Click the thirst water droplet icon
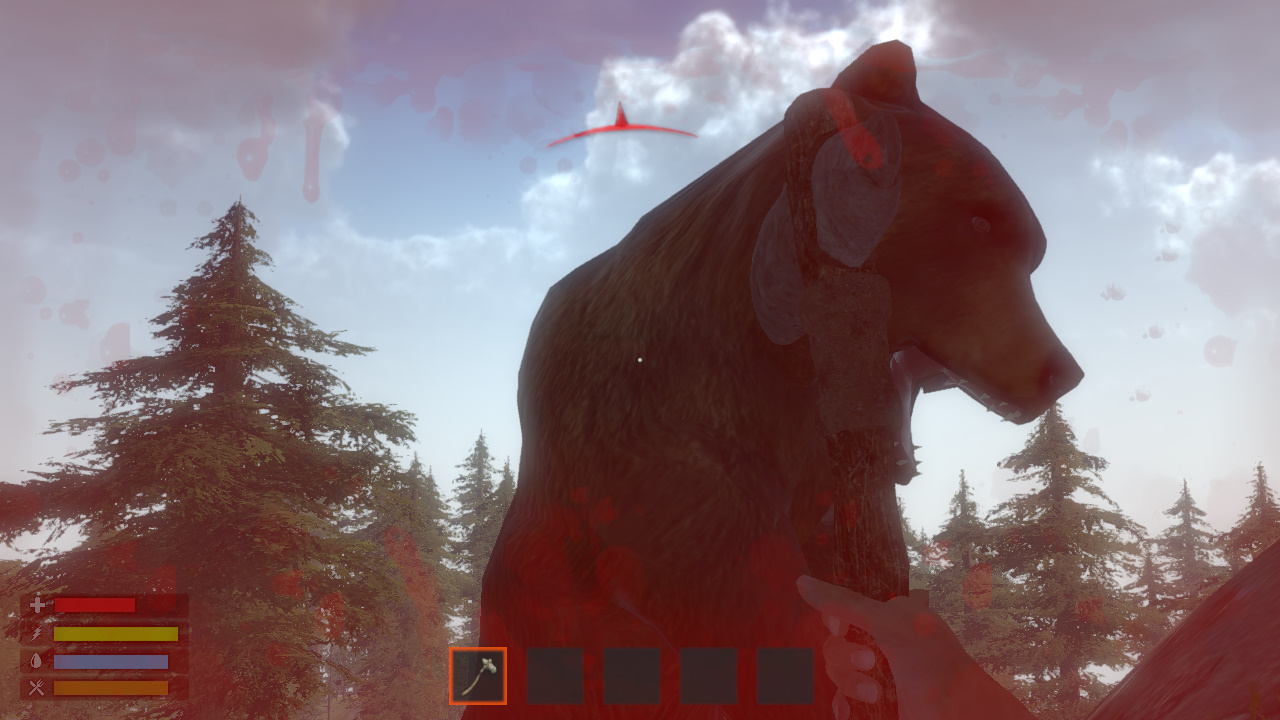This screenshot has height=720, width=1280. tap(35, 661)
